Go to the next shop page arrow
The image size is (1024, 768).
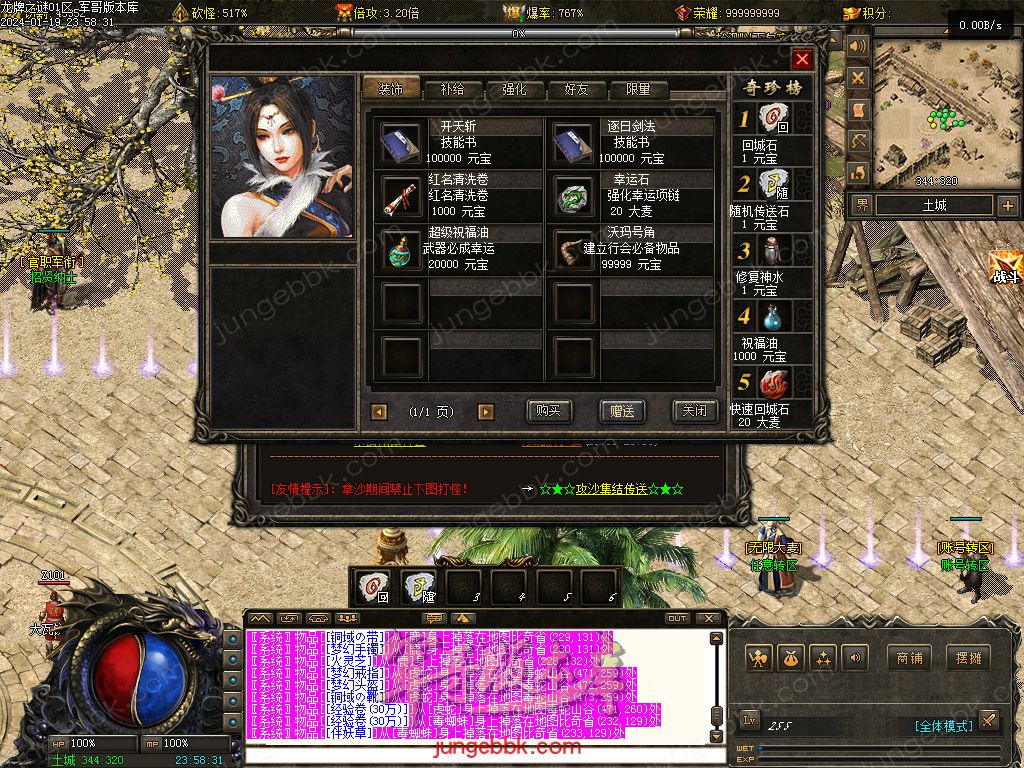pos(486,412)
